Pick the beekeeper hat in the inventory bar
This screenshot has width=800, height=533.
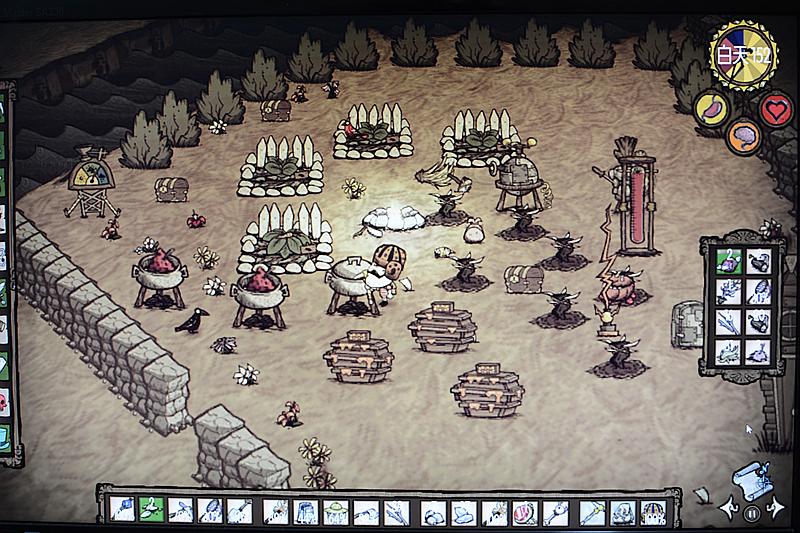point(337,512)
